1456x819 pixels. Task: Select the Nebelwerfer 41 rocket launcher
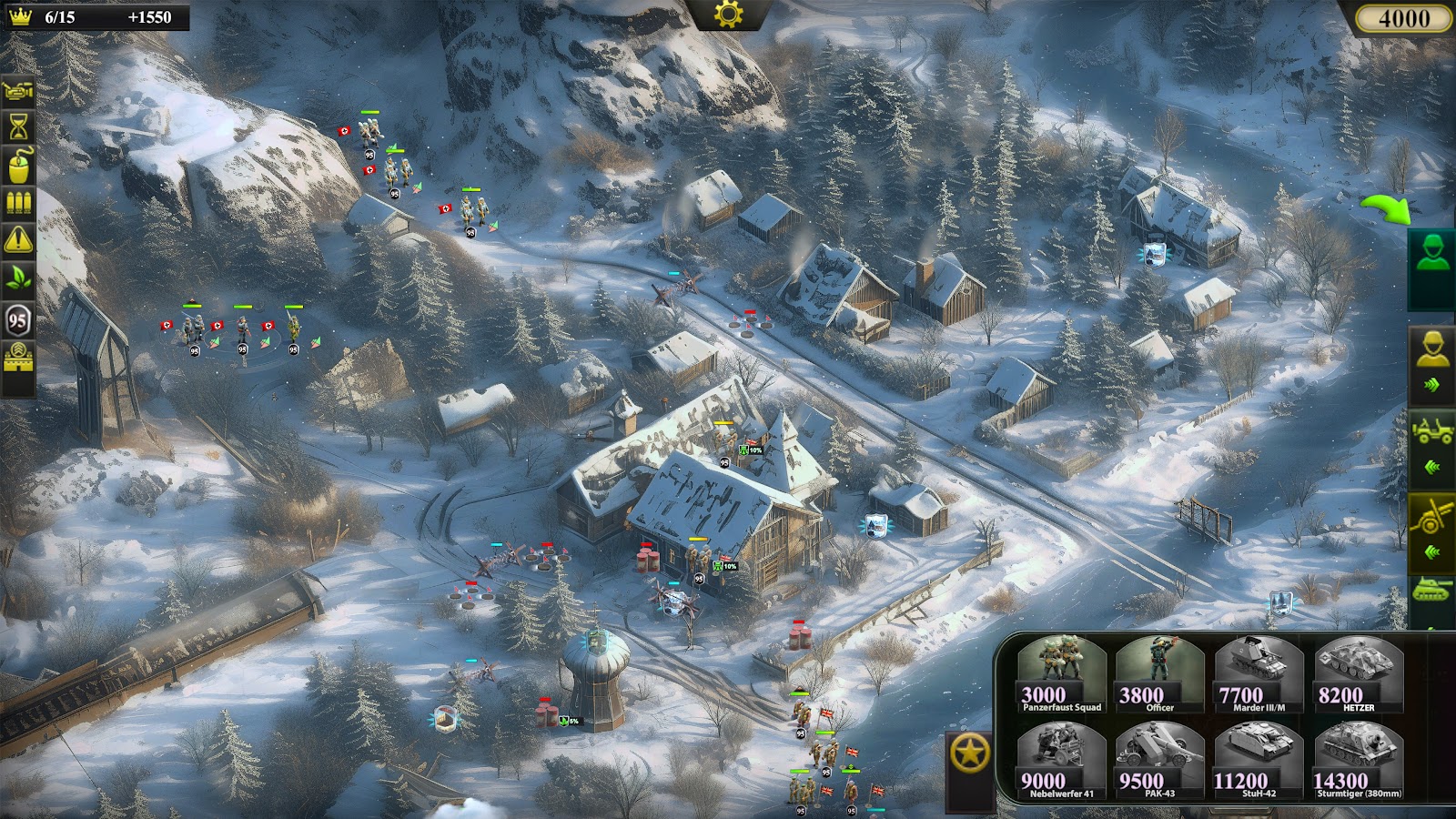(1060, 762)
